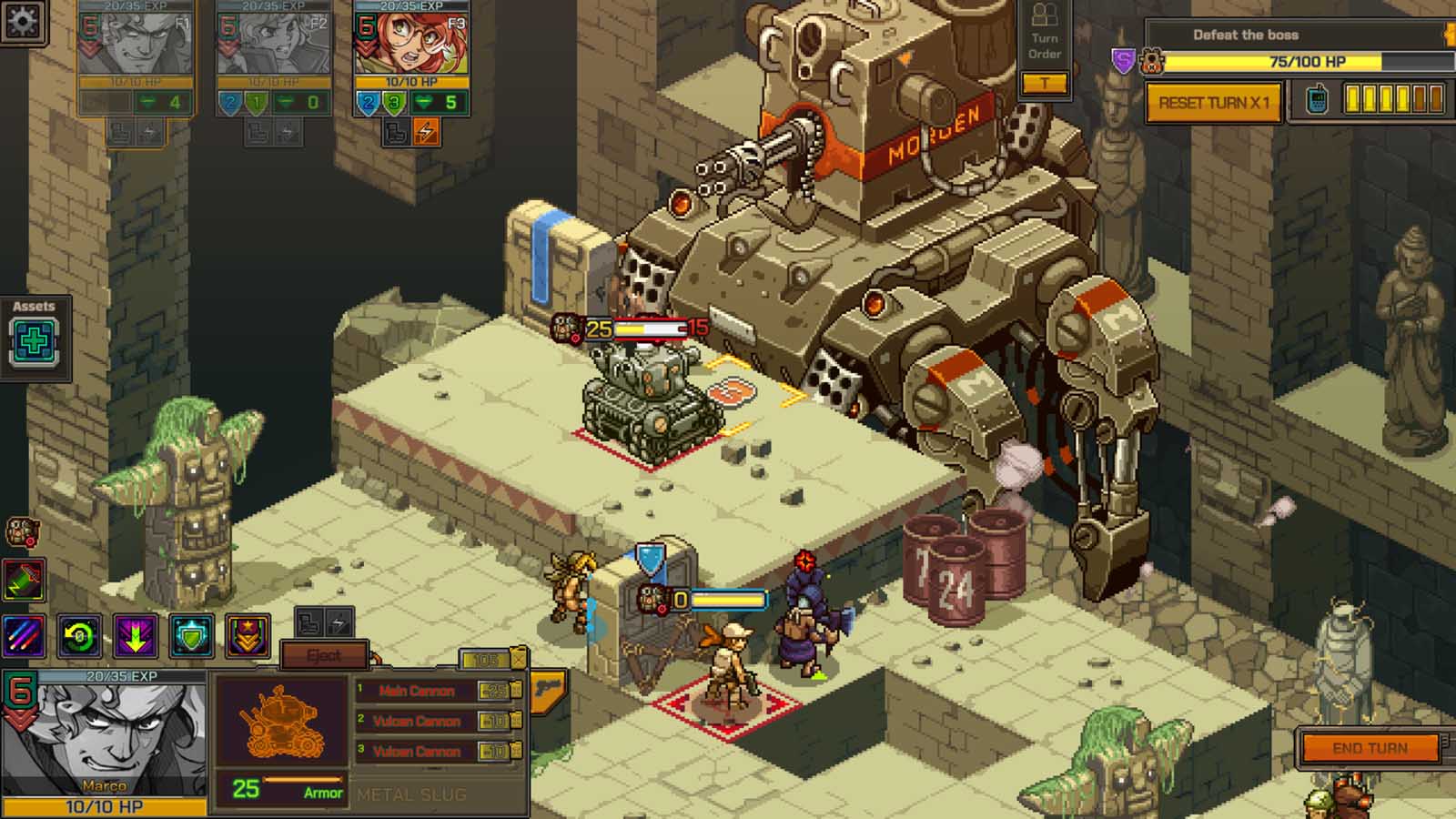
Task: Close the Metal Slug weapon panel
Action: pyautogui.click(x=517, y=659)
